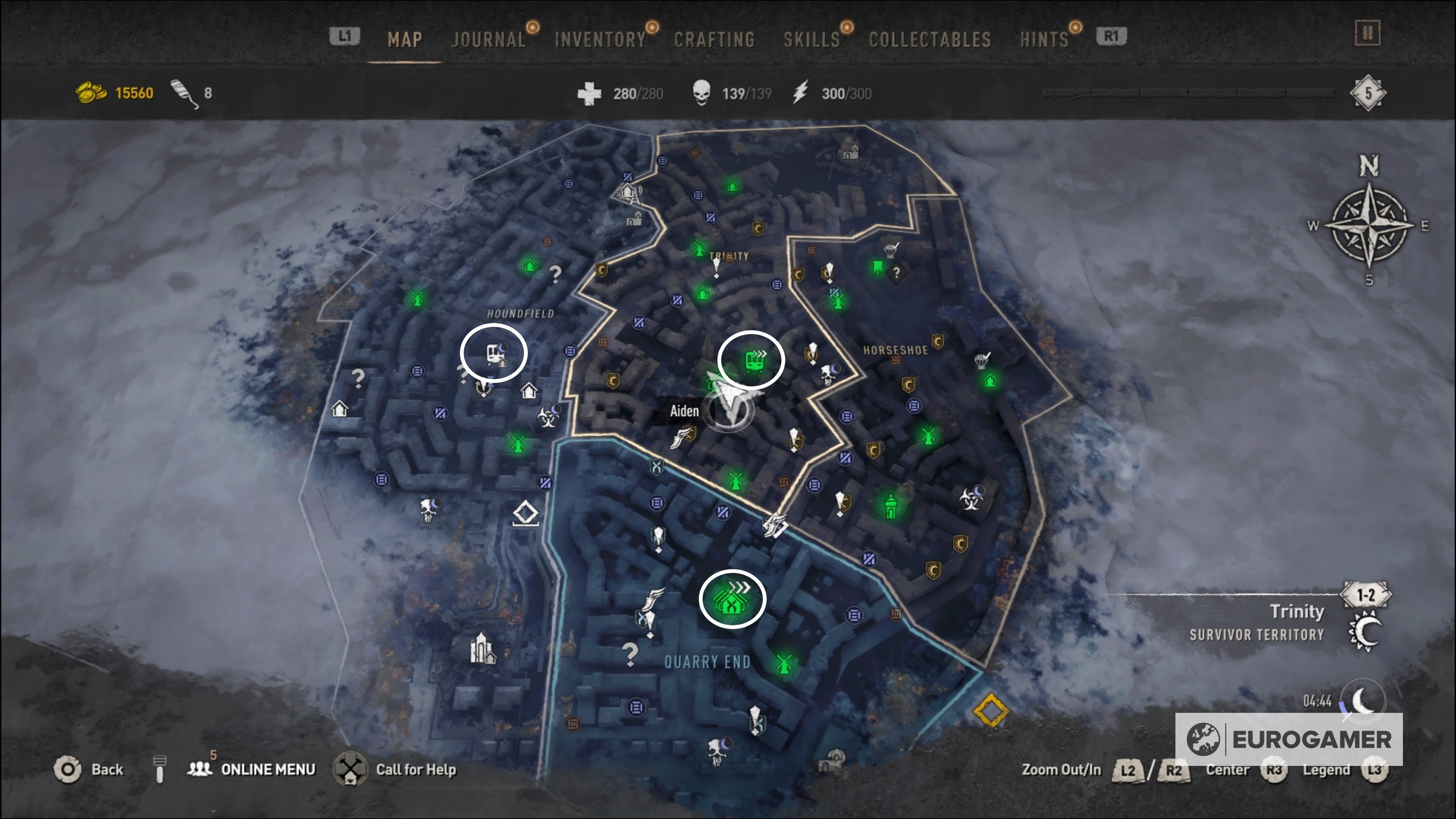This screenshot has height=819, width=1456.
Task: Switch to the Hints tab
Action: coord(1044,39)
